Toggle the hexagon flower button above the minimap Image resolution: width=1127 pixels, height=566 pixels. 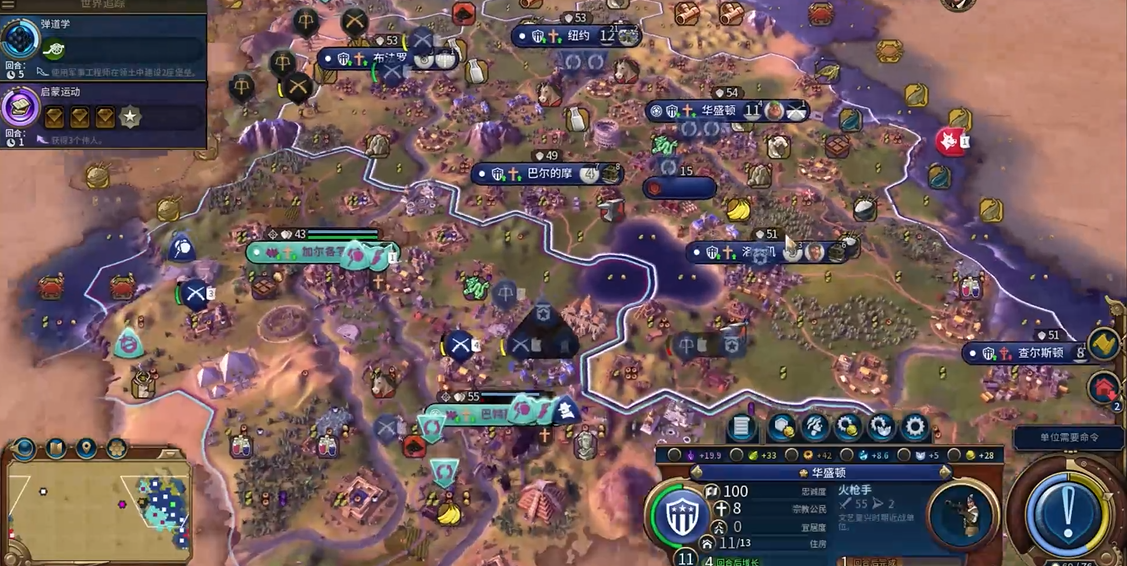(116, 448)
